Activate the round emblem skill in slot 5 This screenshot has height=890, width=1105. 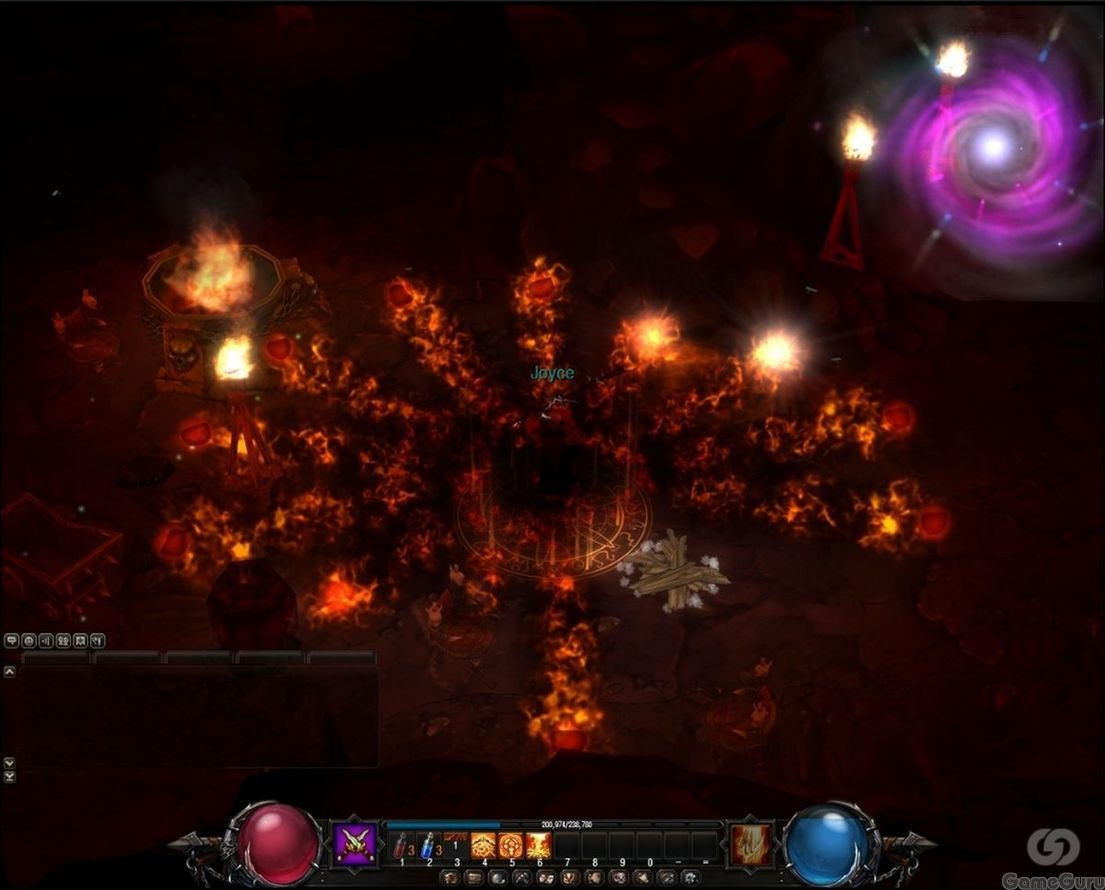pyautogui.click(x=511, y=845)
